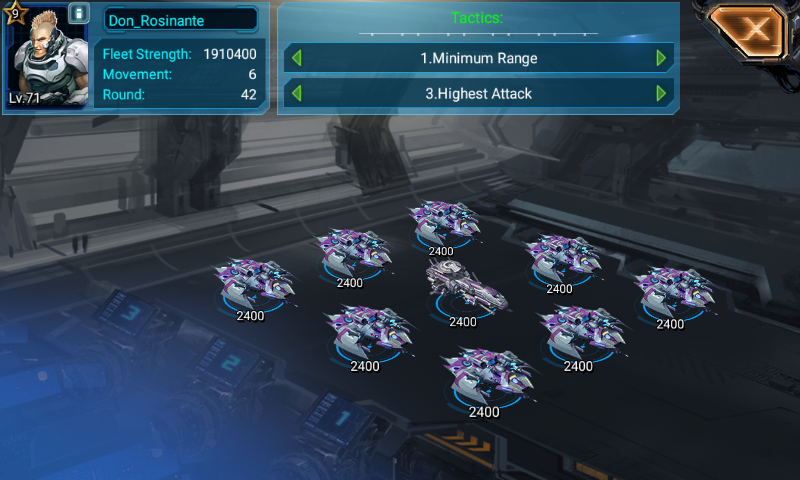Switch Highest Attack tactic to previous option

point(296,94)
